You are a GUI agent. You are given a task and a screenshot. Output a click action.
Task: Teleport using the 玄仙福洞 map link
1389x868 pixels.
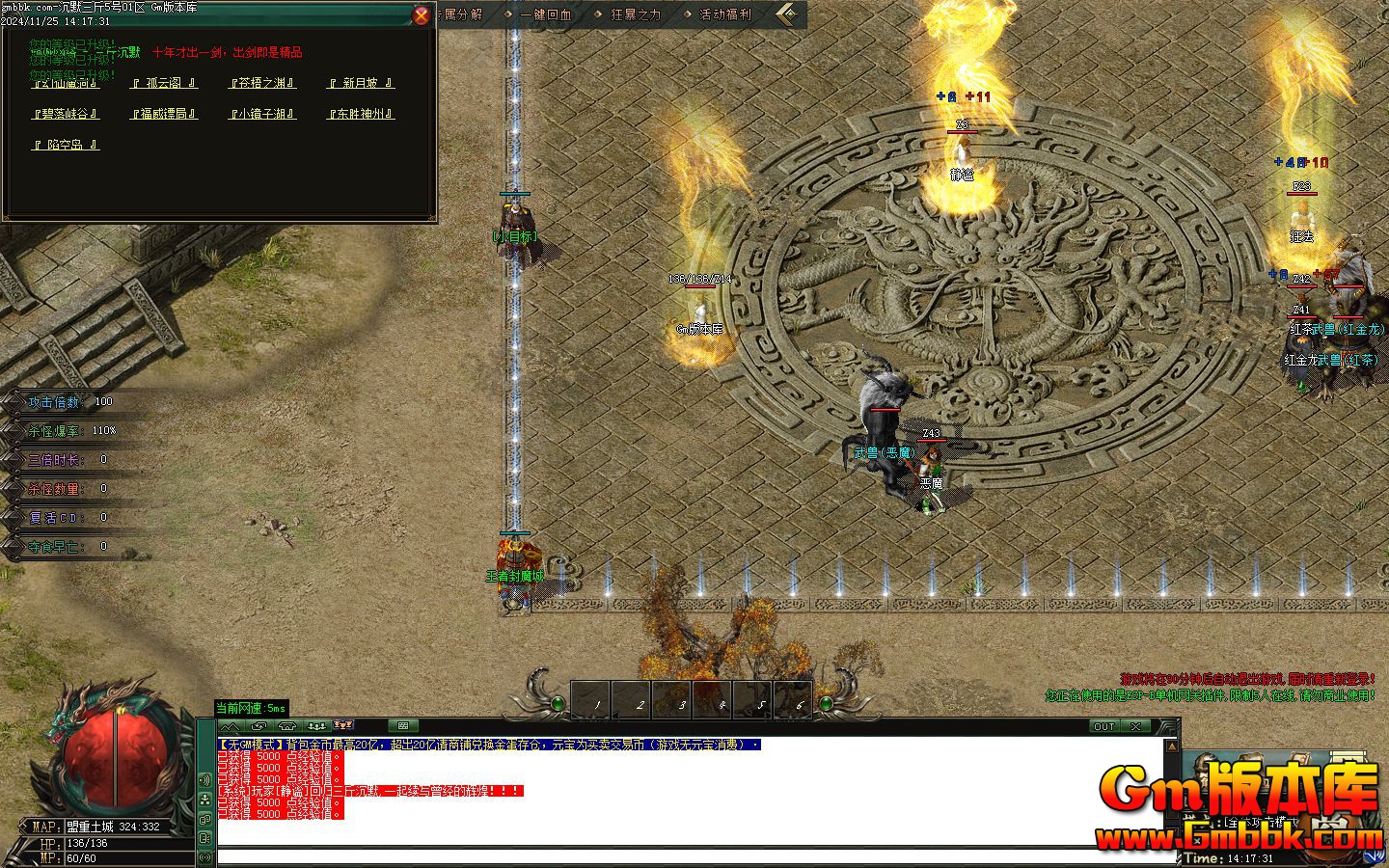[x=66, y=84]
